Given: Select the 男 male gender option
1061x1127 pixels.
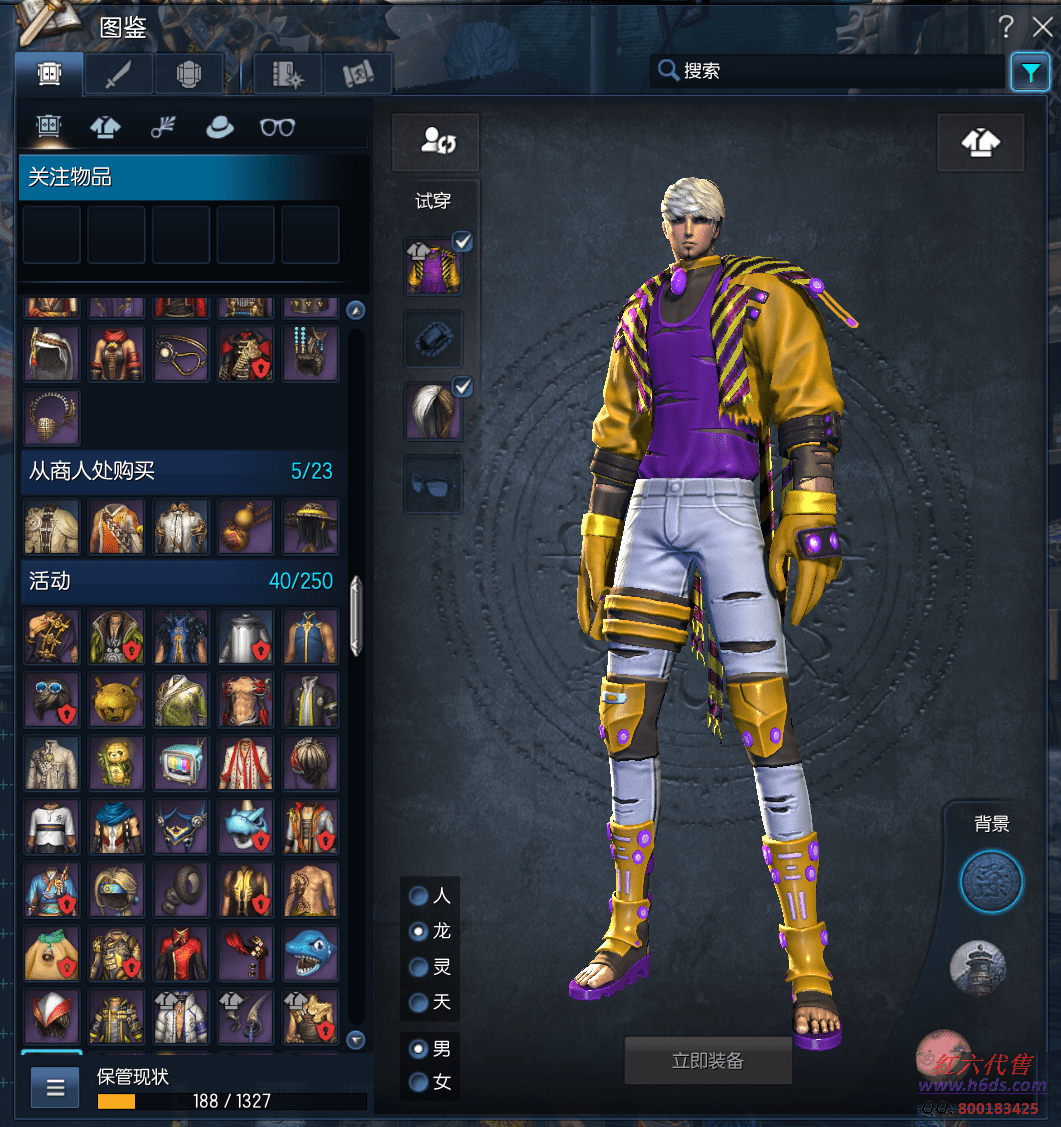Looking at the screenshot, I should [x=418, y=1049].
